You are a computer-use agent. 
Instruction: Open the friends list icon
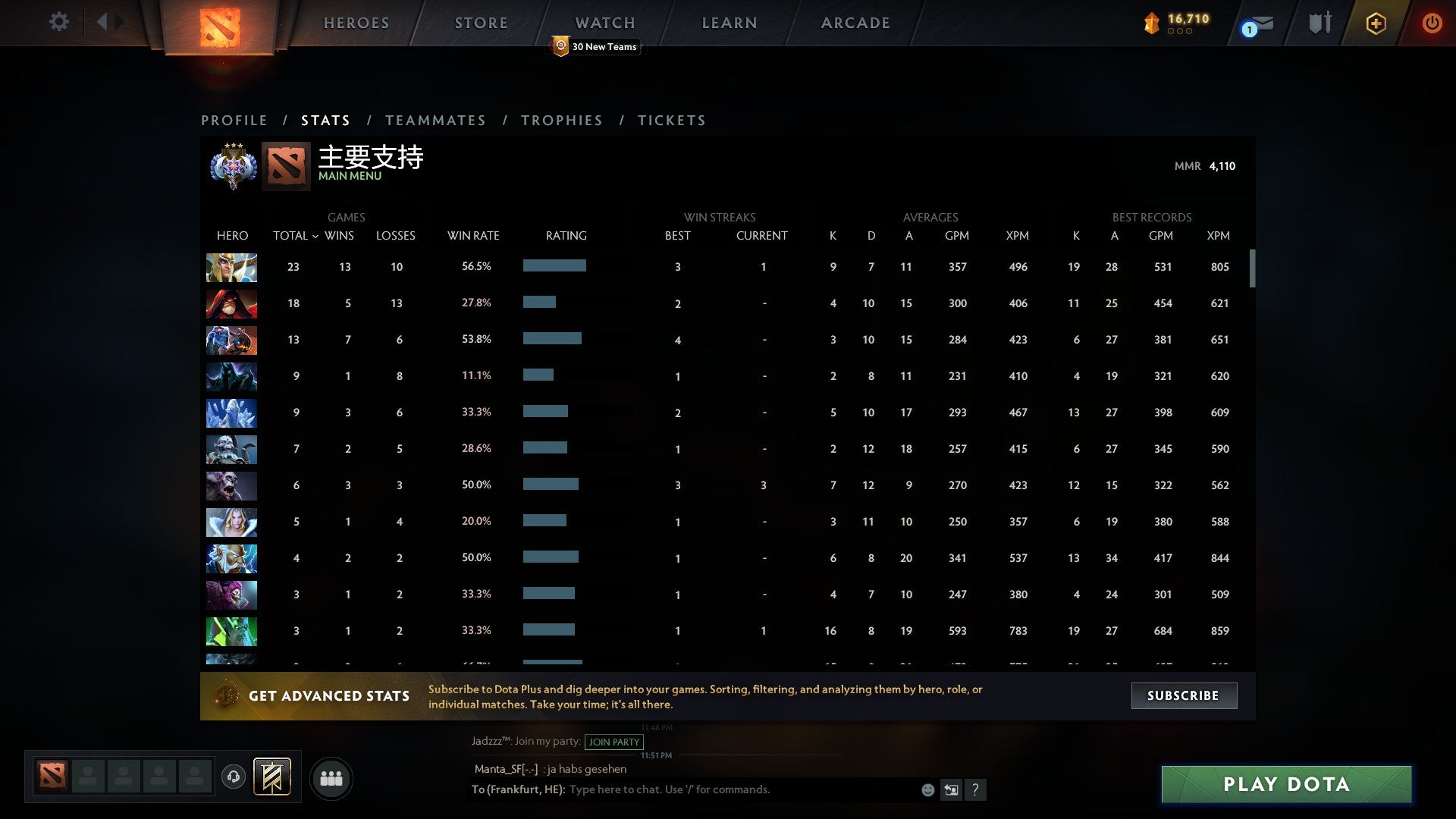tap(331, 778)
